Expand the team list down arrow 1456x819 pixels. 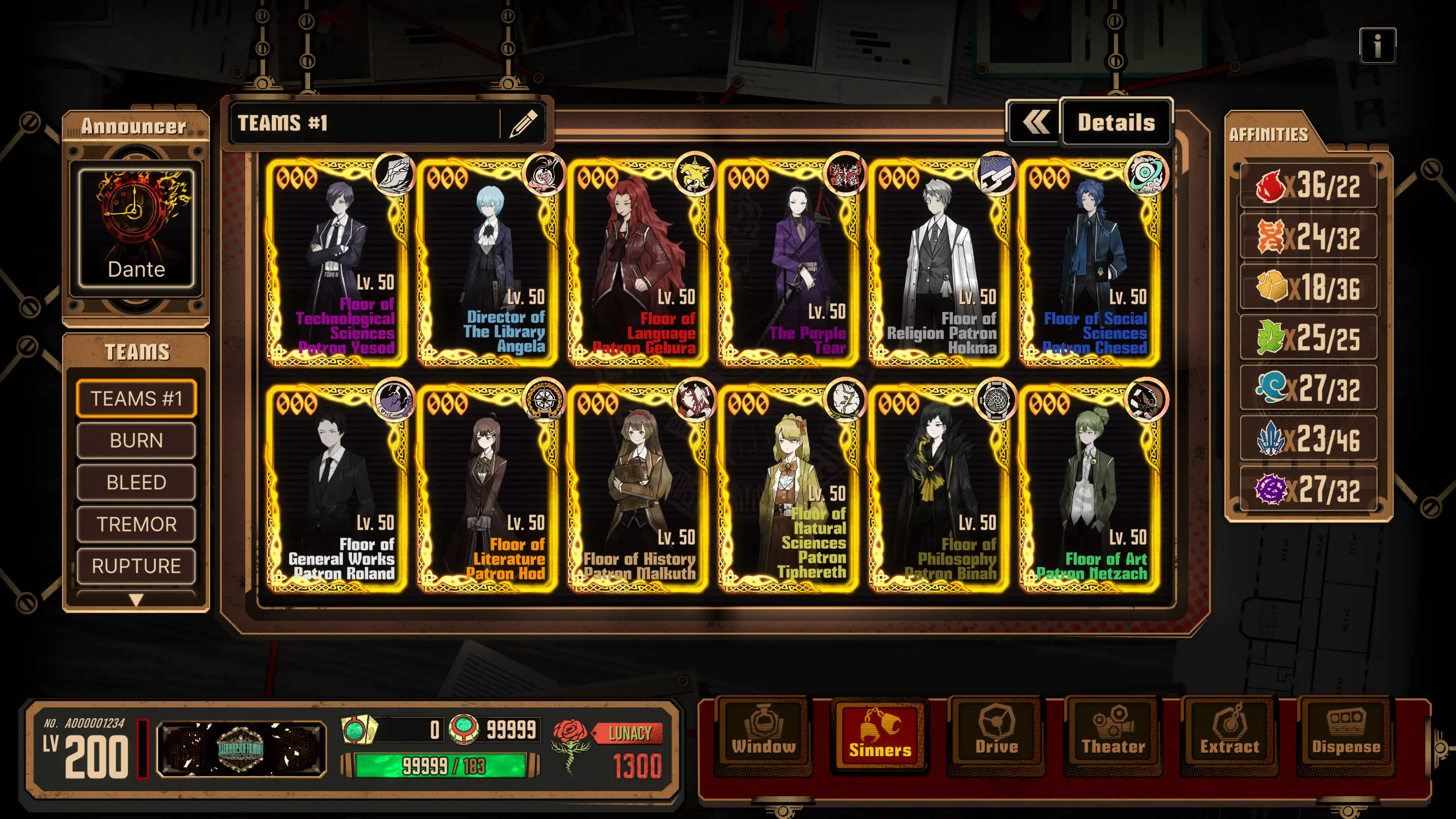click(x=136, y=600)
